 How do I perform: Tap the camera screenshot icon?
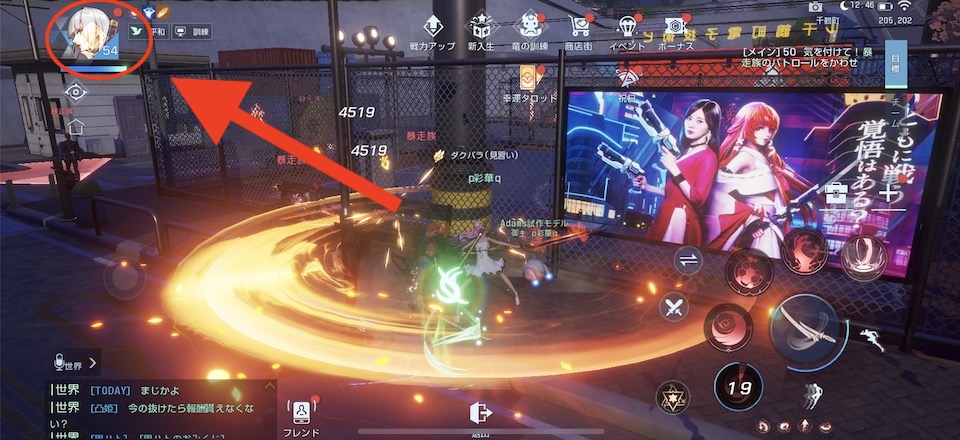coord(814,8)
